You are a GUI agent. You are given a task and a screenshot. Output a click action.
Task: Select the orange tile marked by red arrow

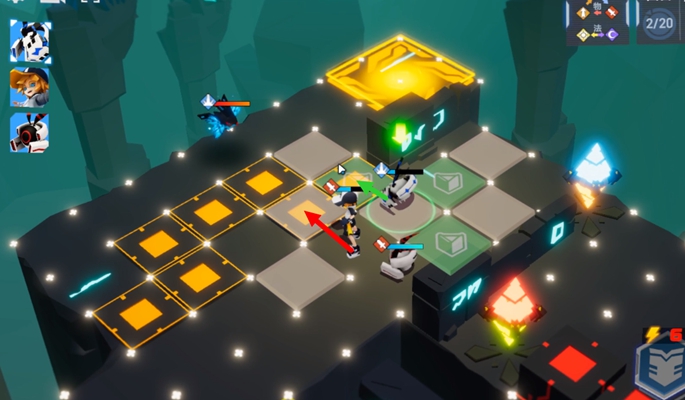pos(302,210)
